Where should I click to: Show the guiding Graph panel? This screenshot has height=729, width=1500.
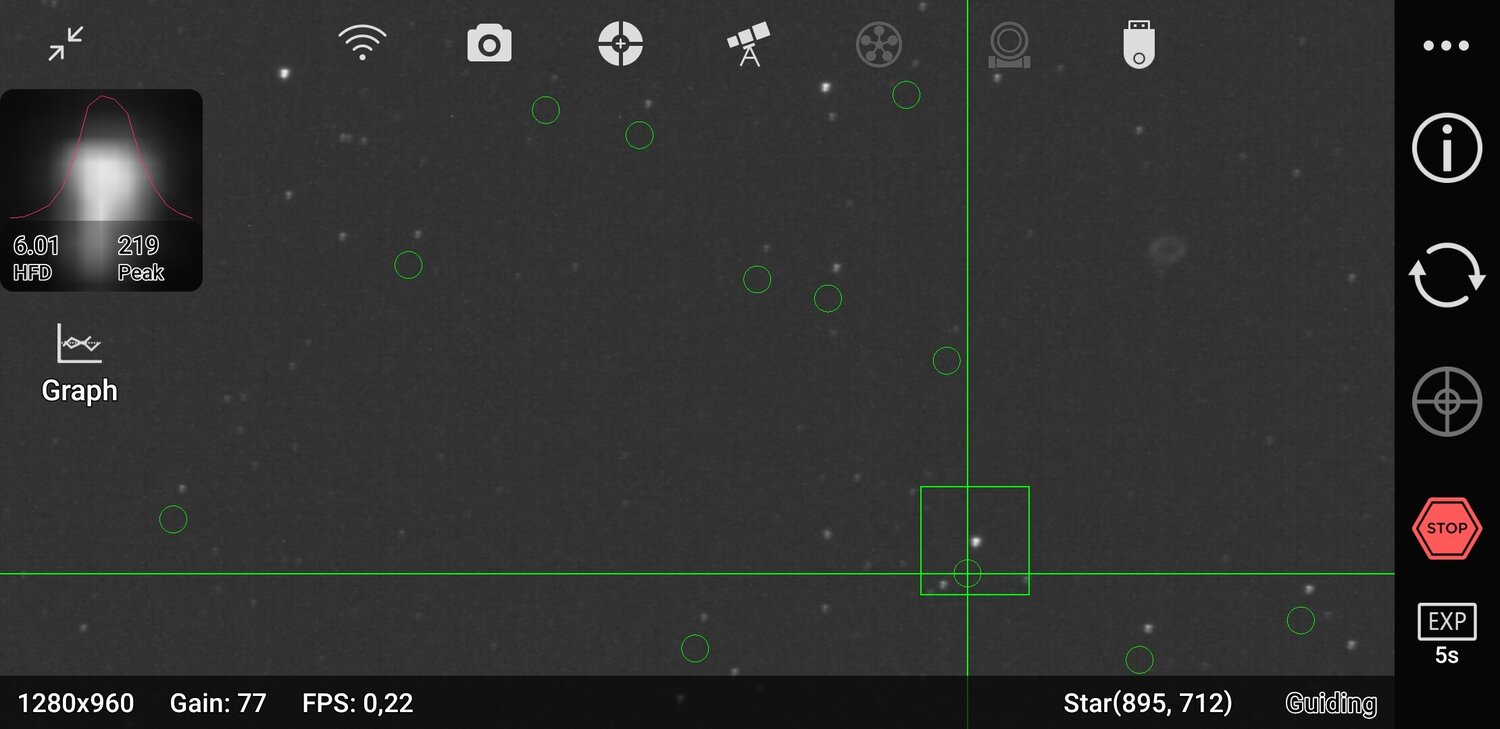tap(79, 365)
